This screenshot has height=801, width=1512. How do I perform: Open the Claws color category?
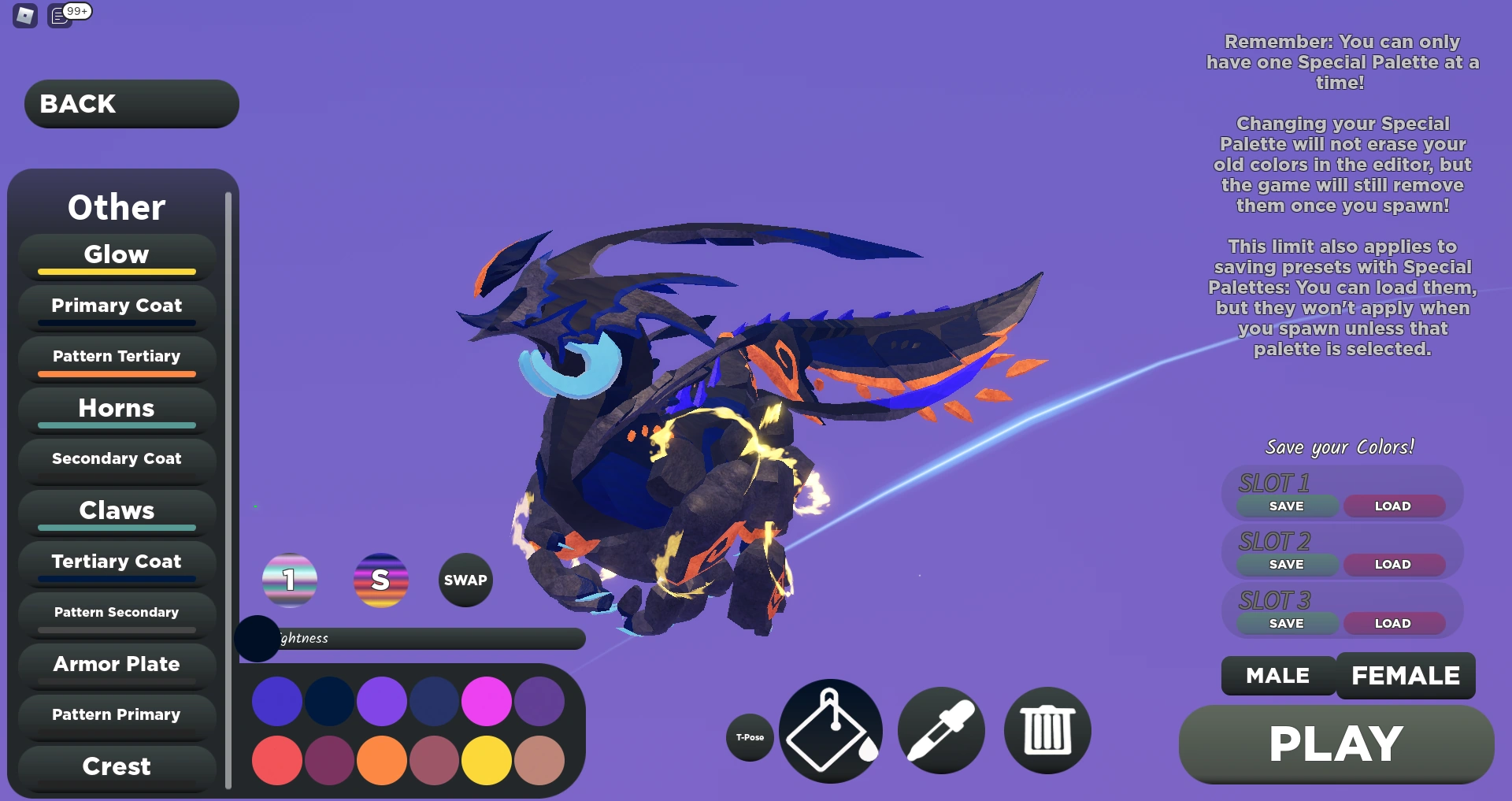click(115, 510)
